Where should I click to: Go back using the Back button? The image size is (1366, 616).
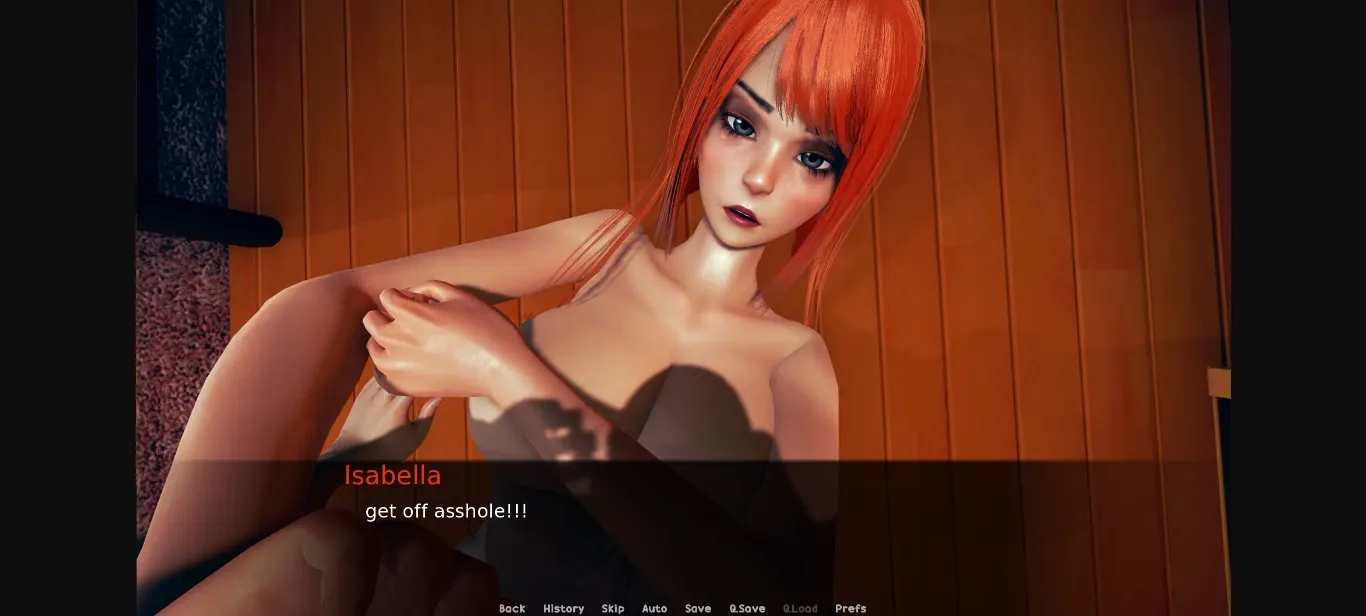(x=512, y=608)
